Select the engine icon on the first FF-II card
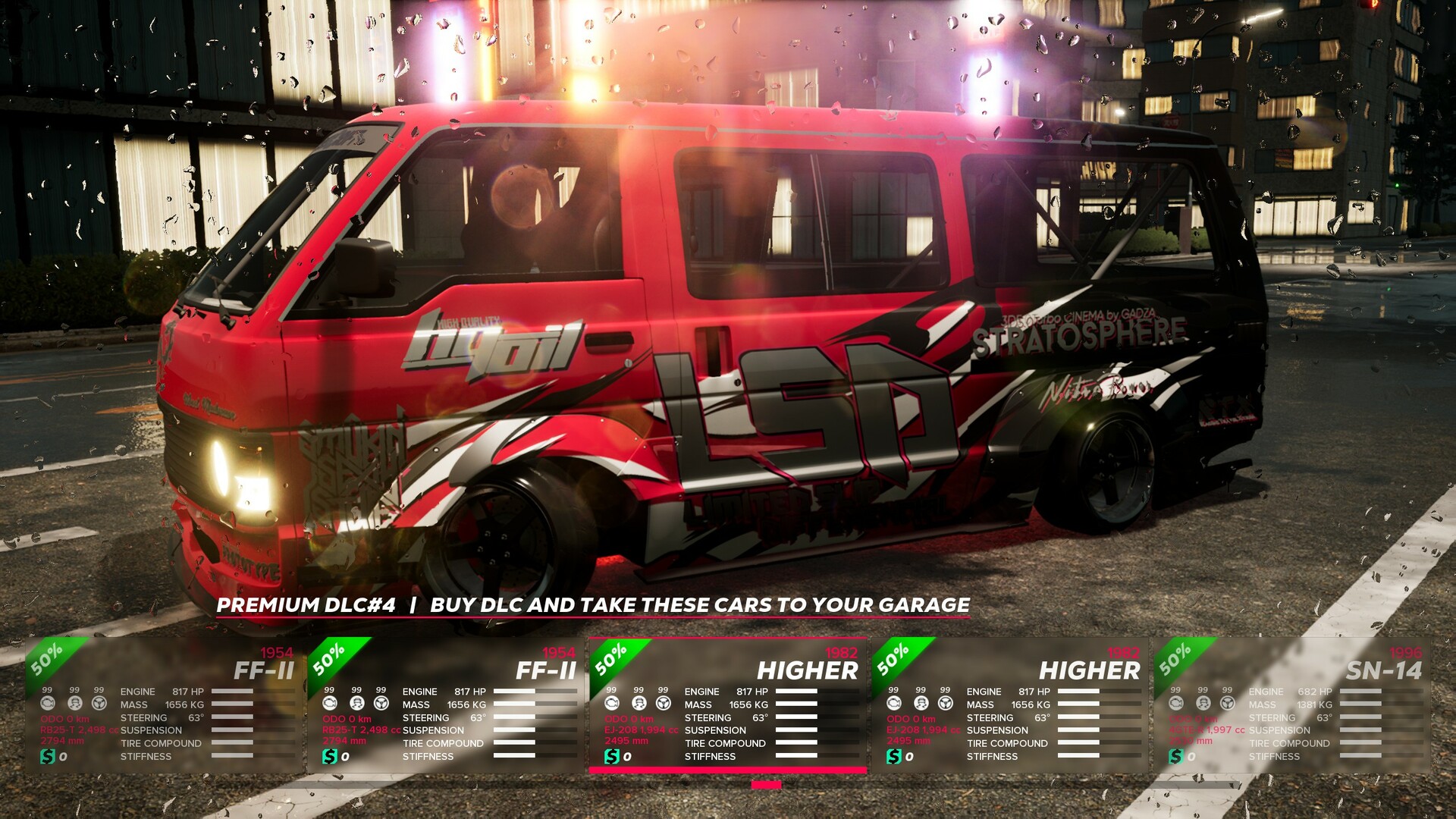This screenshot has width=1456, height=819. (x=48, y=704)
